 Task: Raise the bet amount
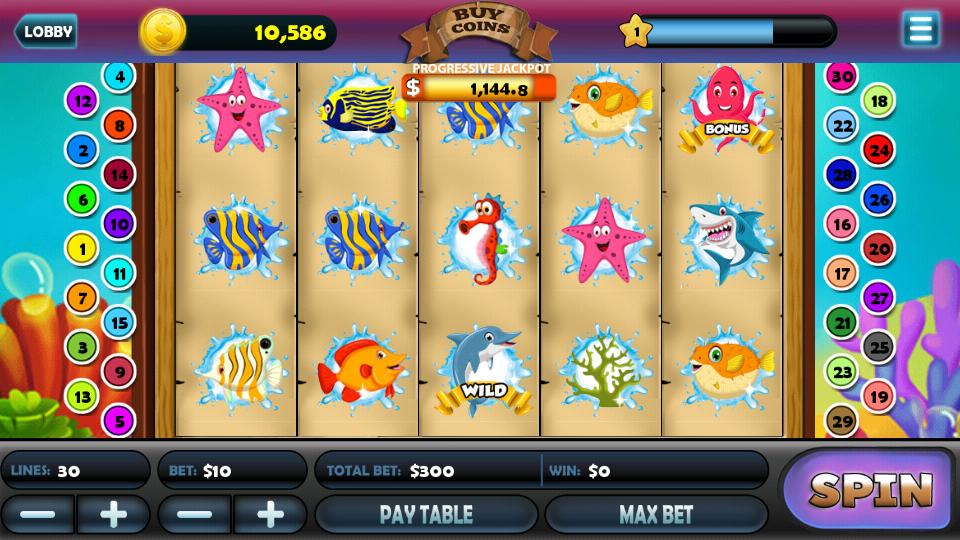[x=270, y=515]
